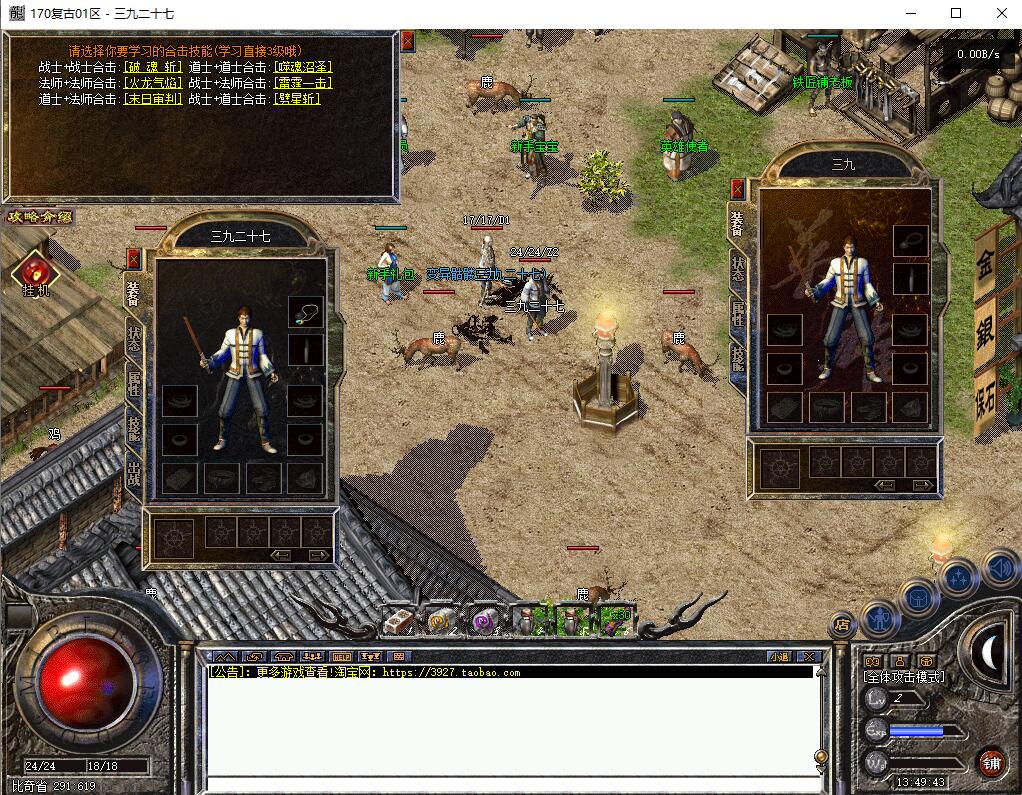Click the 小退 logout button above chat
This screenshot has width=1022, height=795.
(779, 657)
